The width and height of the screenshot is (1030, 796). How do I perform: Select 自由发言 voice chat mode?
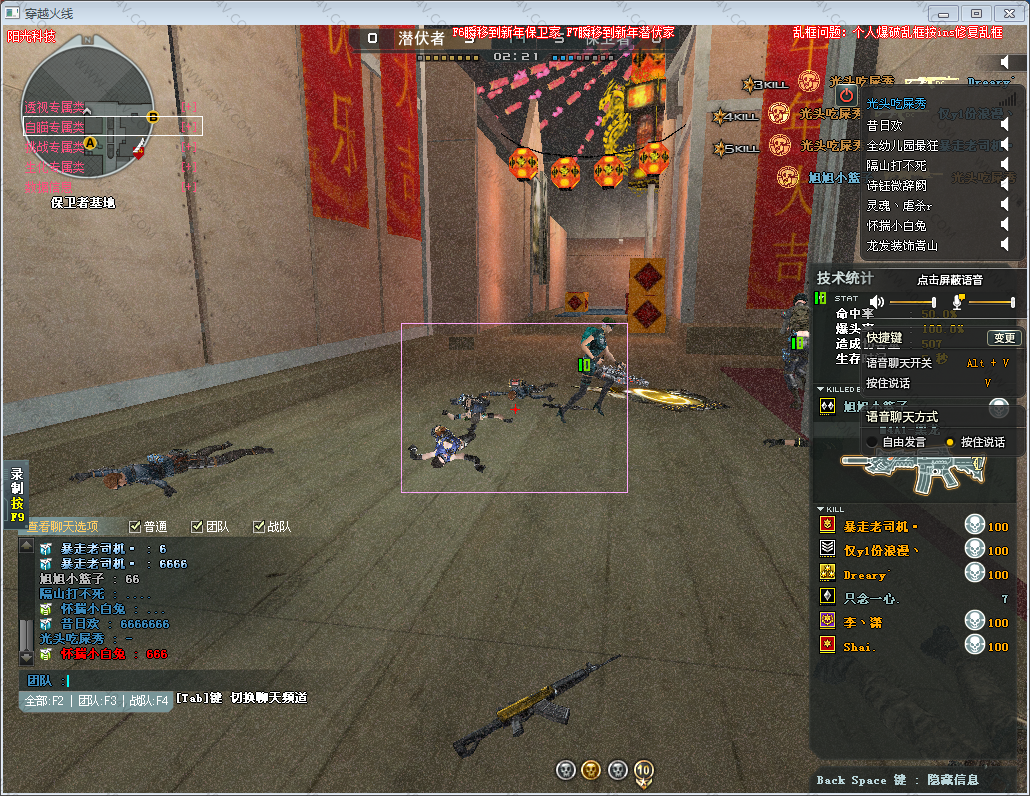tap(872, 442)
